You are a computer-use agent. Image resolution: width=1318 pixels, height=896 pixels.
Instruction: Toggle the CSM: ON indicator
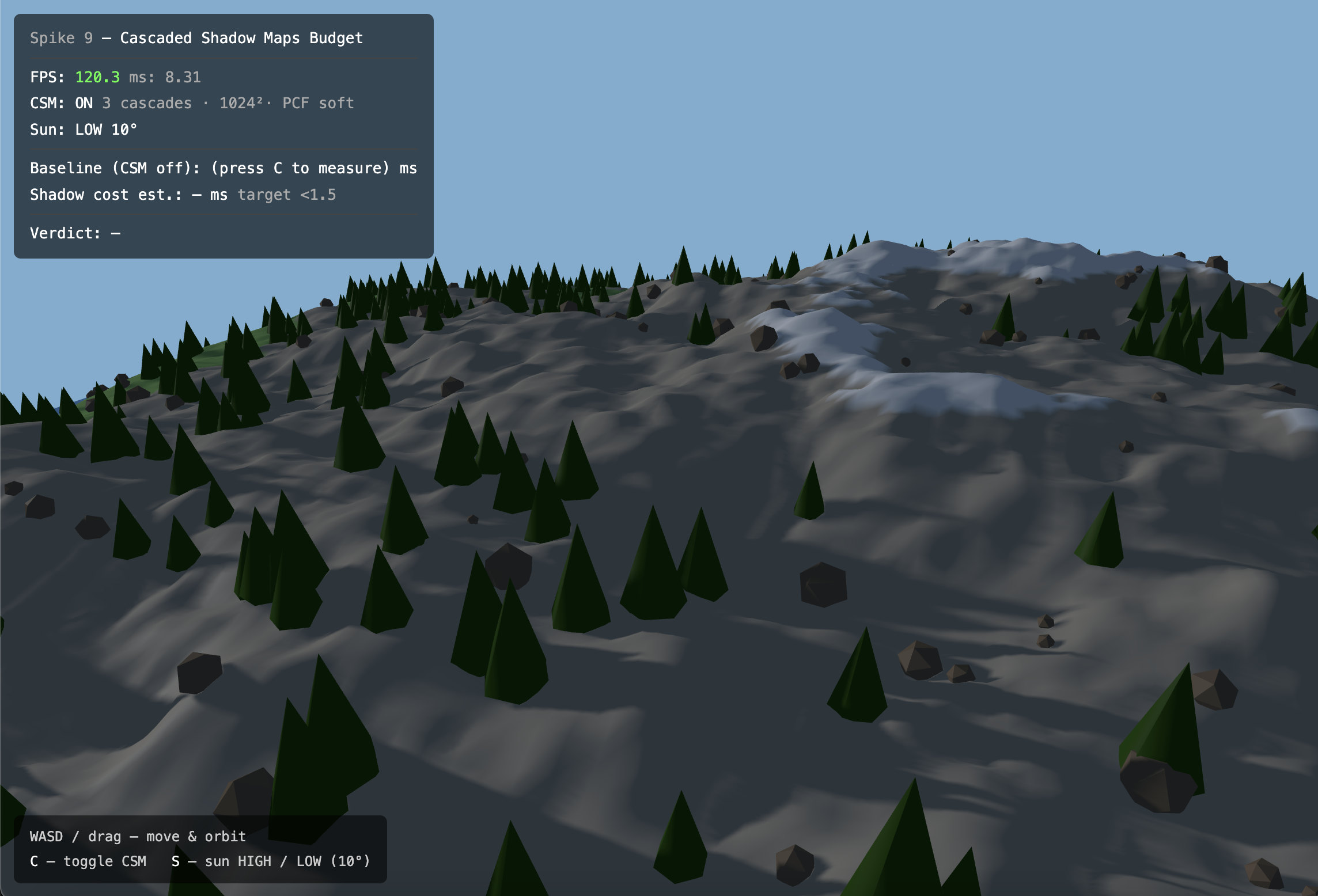coord(84,103)
